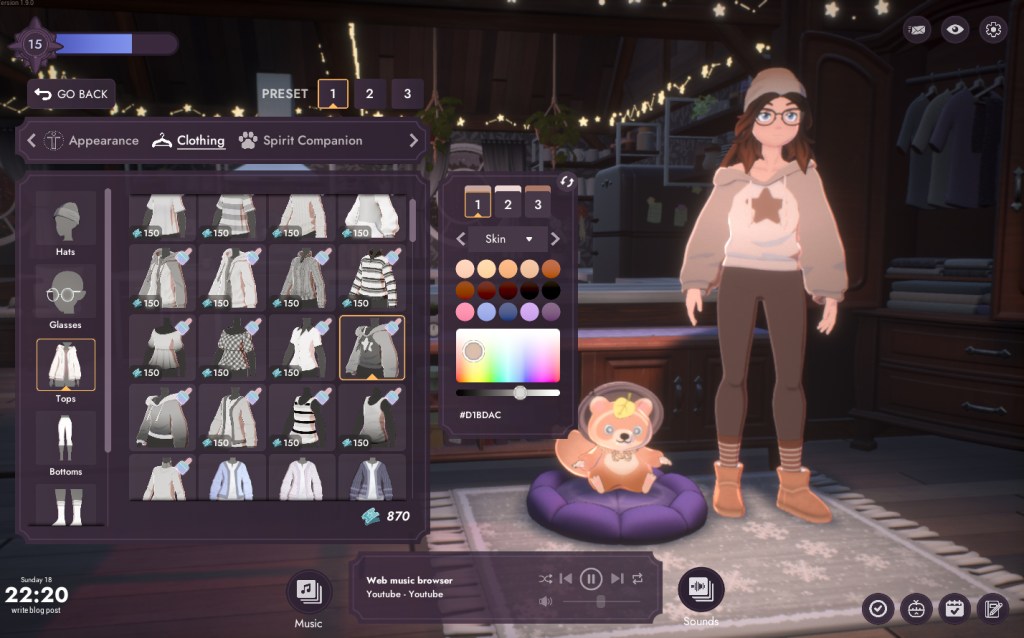Viewport: 1024px width, 638px height.
Task: Open the Skin color dropdown
Action: click(508, 239)
